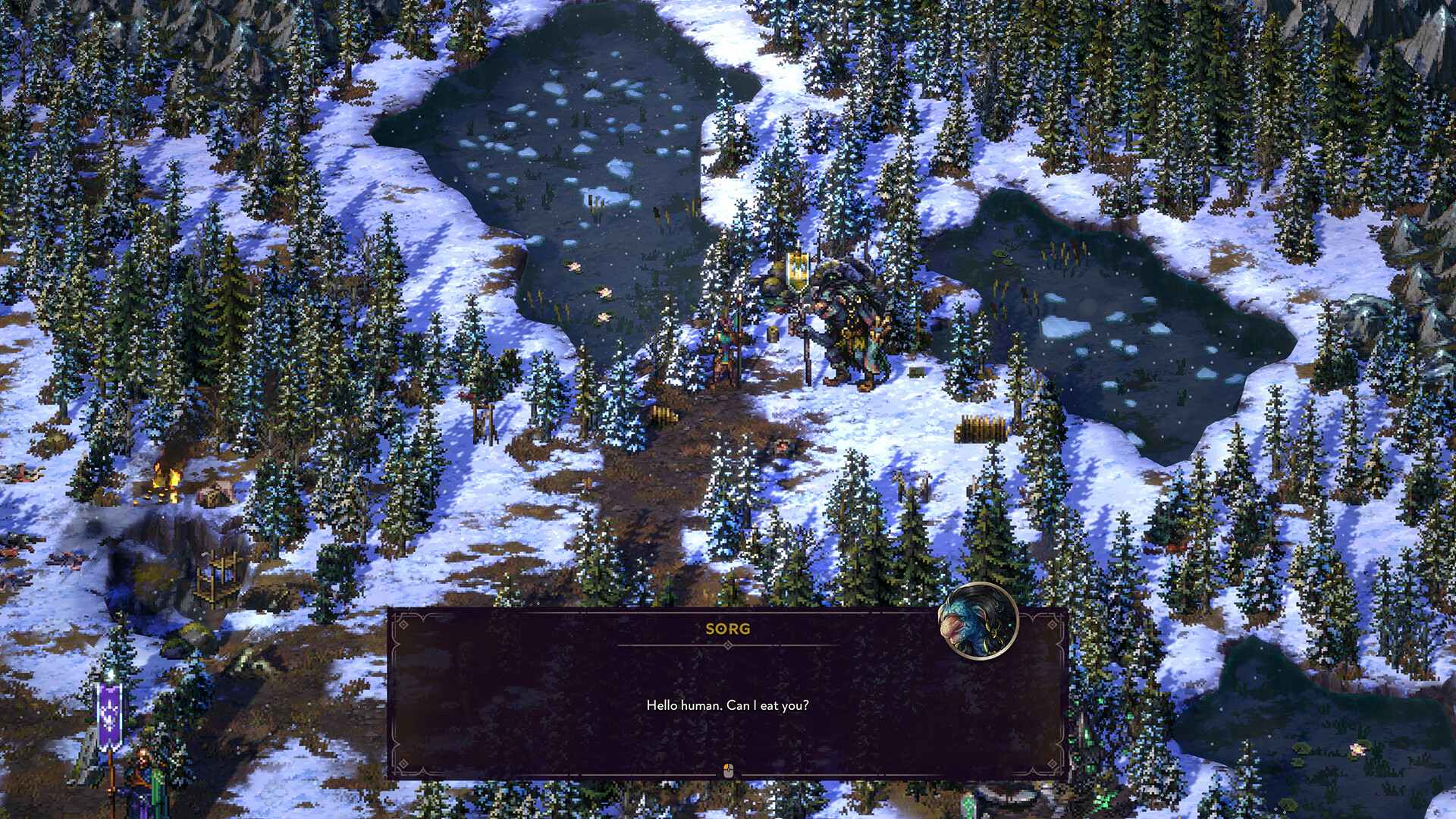Click the SORG name title on the dialogue box
1456x819 pixels.
[x=727, y=629]
